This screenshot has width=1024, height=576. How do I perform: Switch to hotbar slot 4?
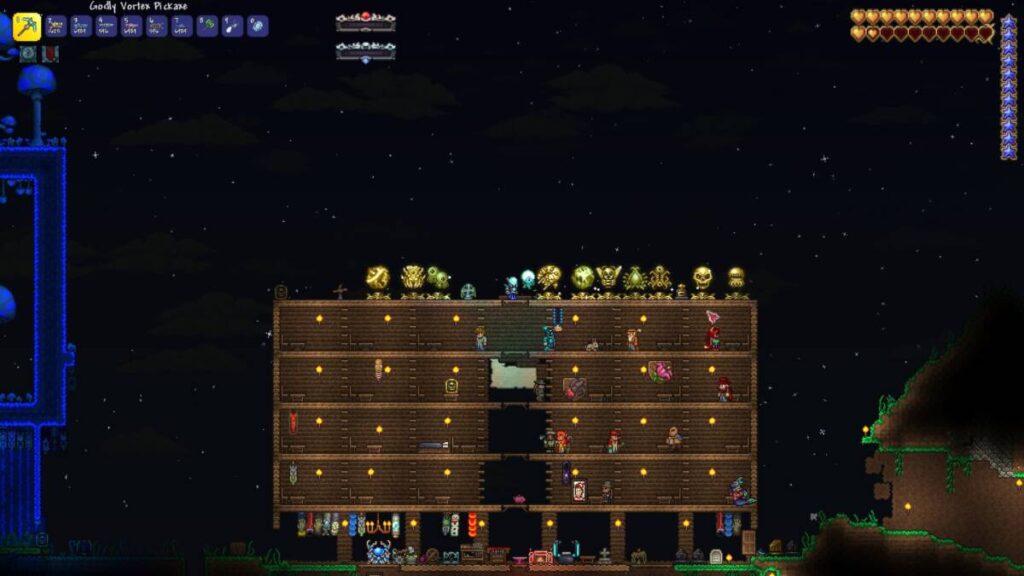pyautogui.click(x=106, y=26)
